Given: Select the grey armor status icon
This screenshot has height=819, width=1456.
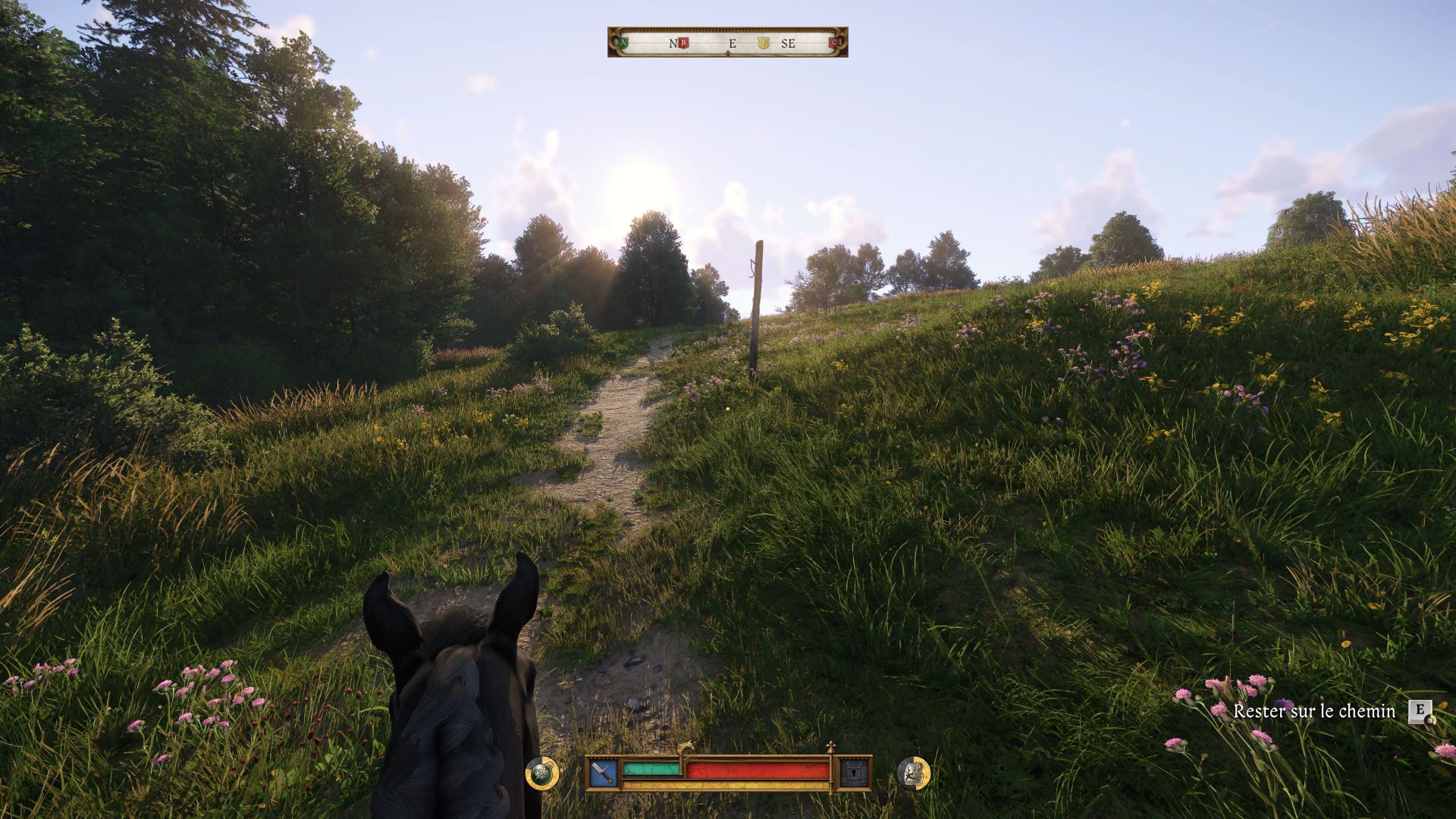Looking at the screenshot, I should point(913,773).
